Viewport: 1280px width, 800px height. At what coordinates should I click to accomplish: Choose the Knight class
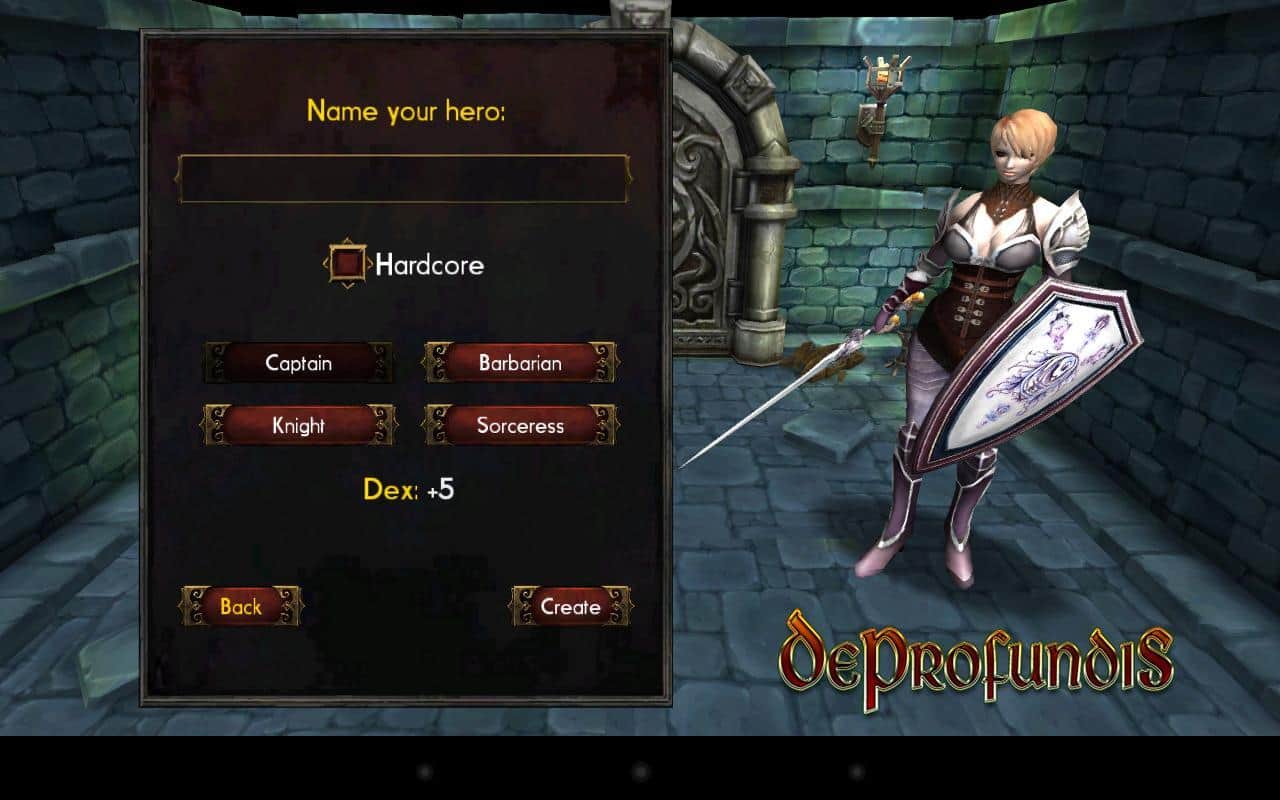(298, 425)
